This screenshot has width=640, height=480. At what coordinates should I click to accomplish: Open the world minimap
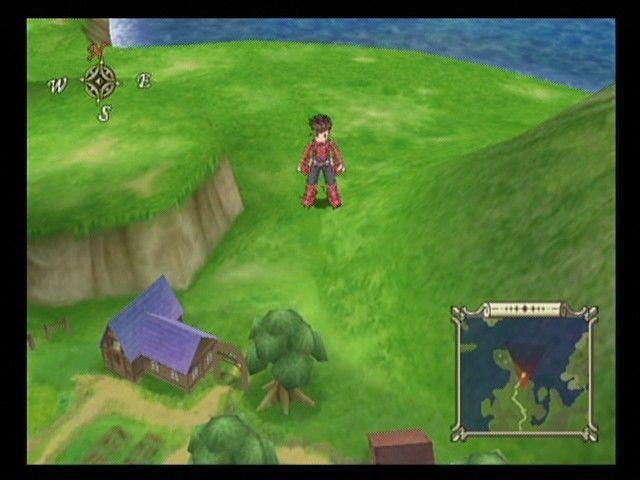(524, 372)
